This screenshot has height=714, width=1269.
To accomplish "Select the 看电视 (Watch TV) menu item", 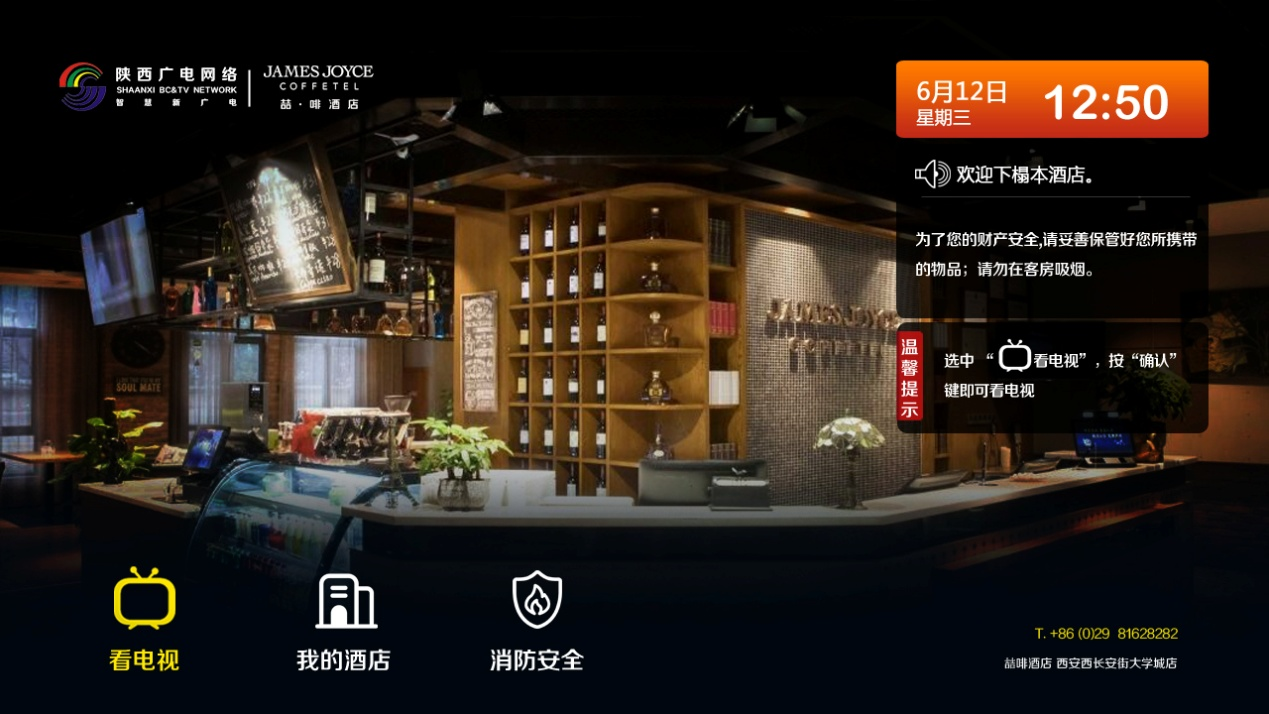I will (x=144, y=618).
